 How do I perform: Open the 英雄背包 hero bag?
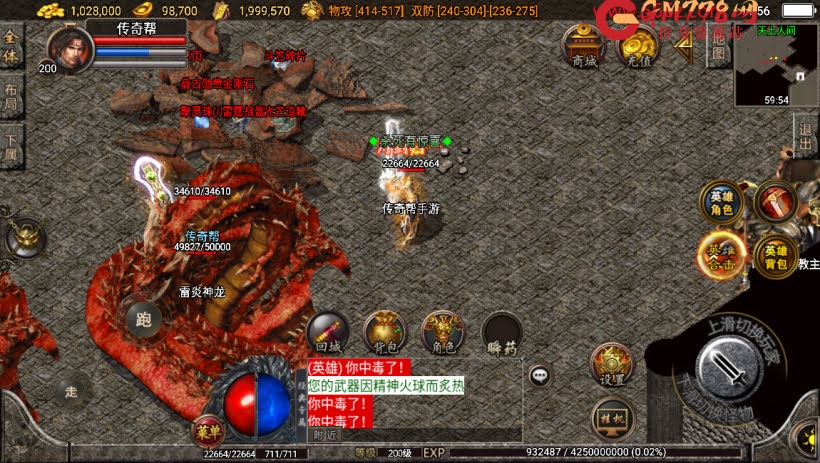pyautogui.click(x=775, y=255)
